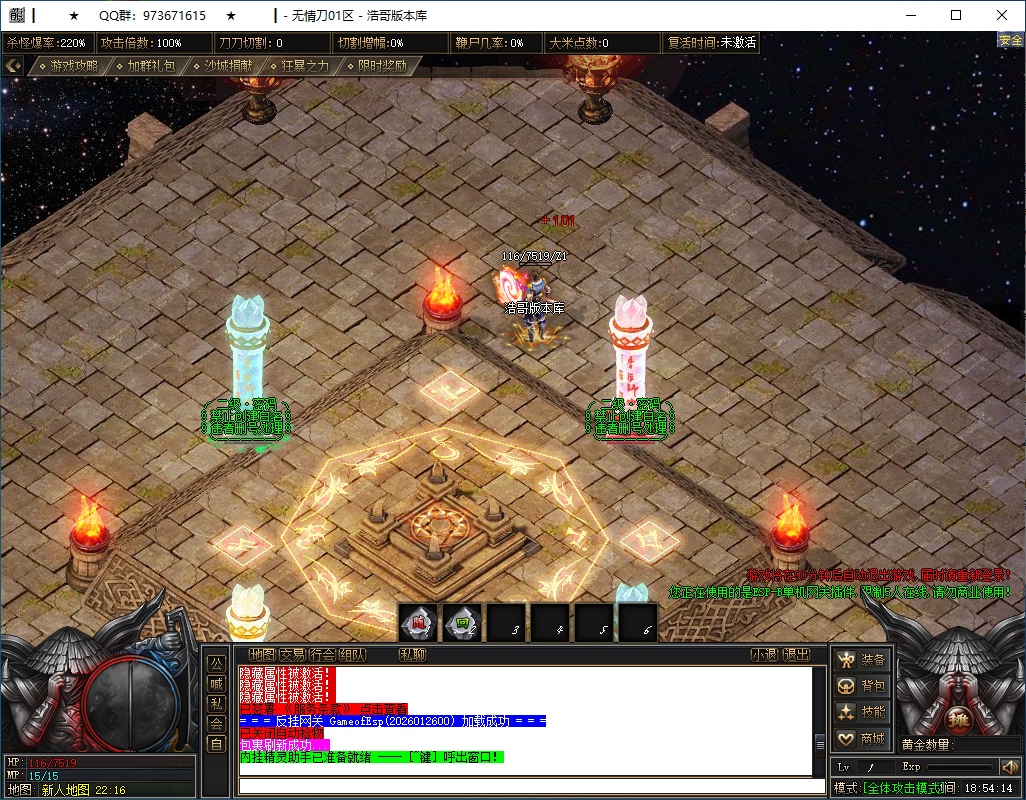Click the 小退 logout-to-character button

point(764,655)
